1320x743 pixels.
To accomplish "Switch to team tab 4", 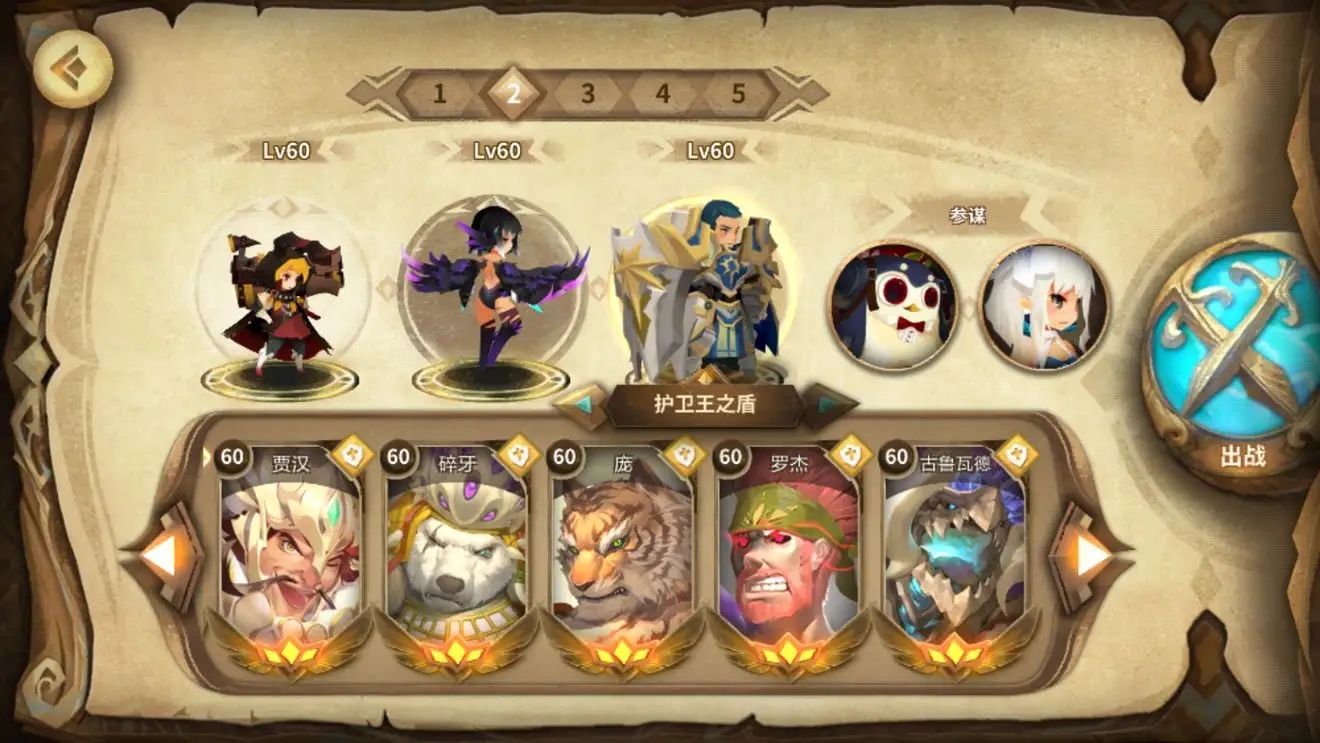I will click(x=663, y=94).
